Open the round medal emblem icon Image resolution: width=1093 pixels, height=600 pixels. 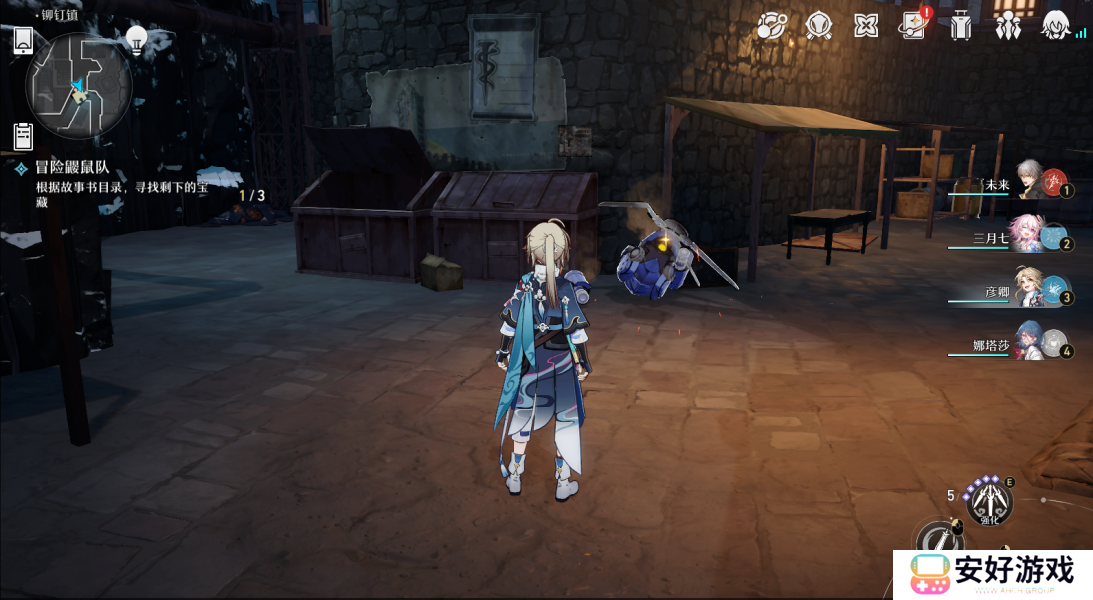pyautogui.click(x=819, y=26)
